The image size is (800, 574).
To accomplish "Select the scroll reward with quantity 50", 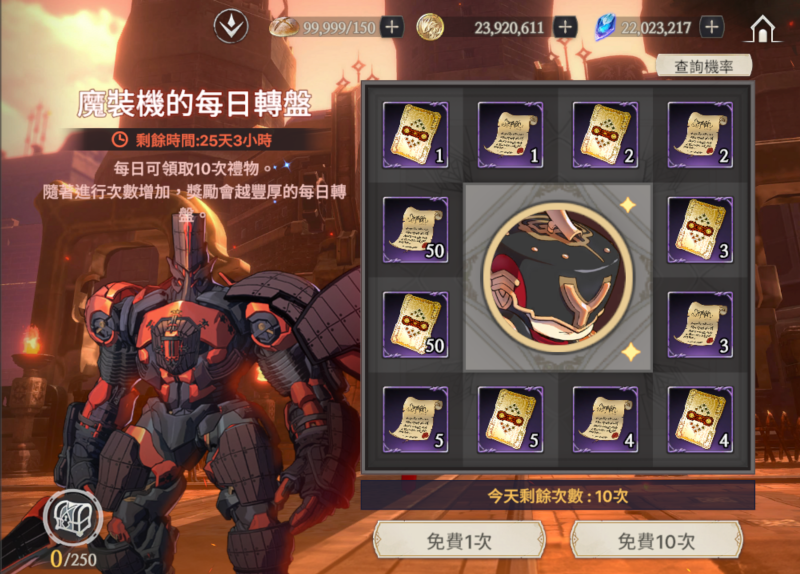I will (415, 230).
